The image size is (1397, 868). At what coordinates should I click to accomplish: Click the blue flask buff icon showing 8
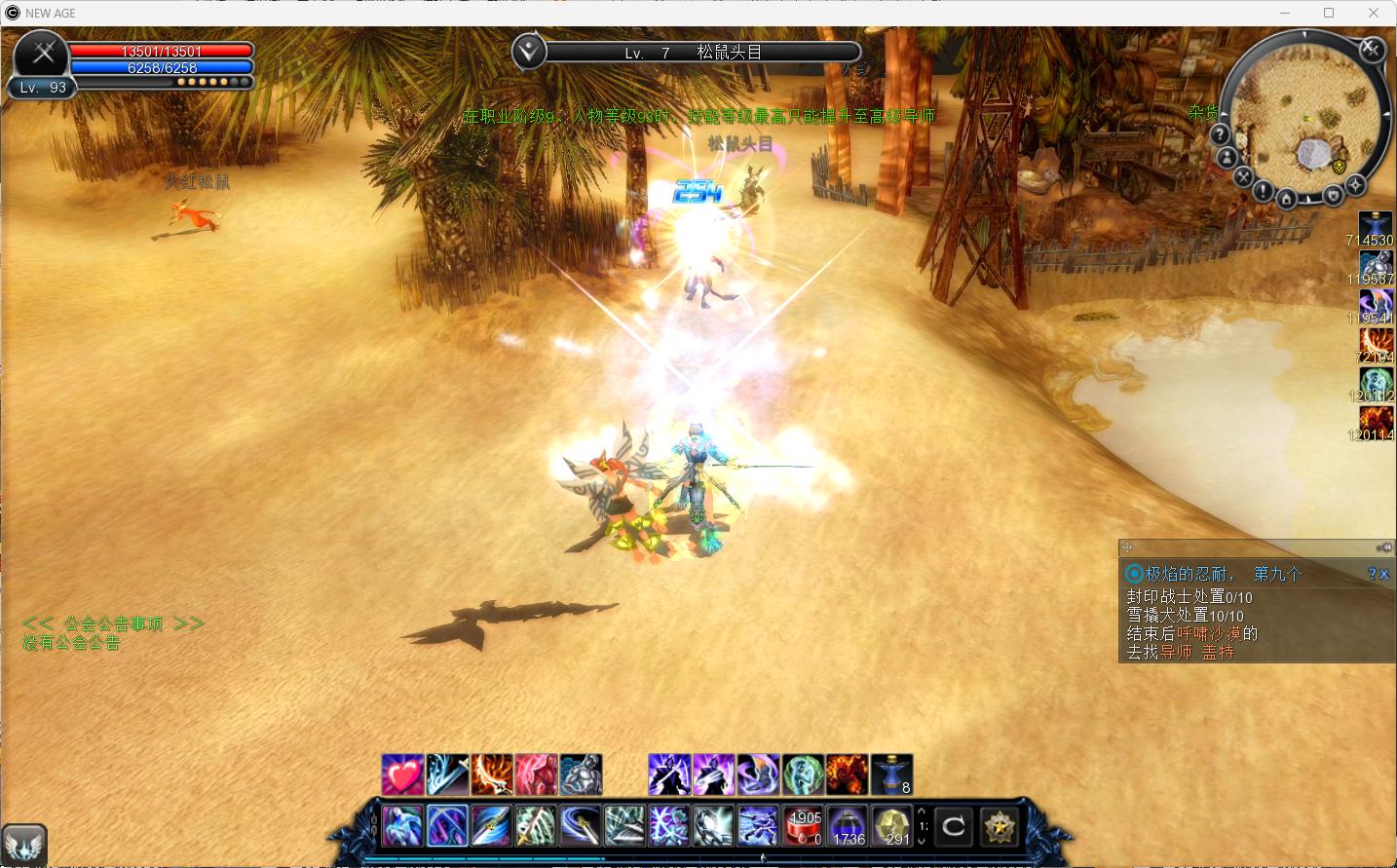[891, 774]
